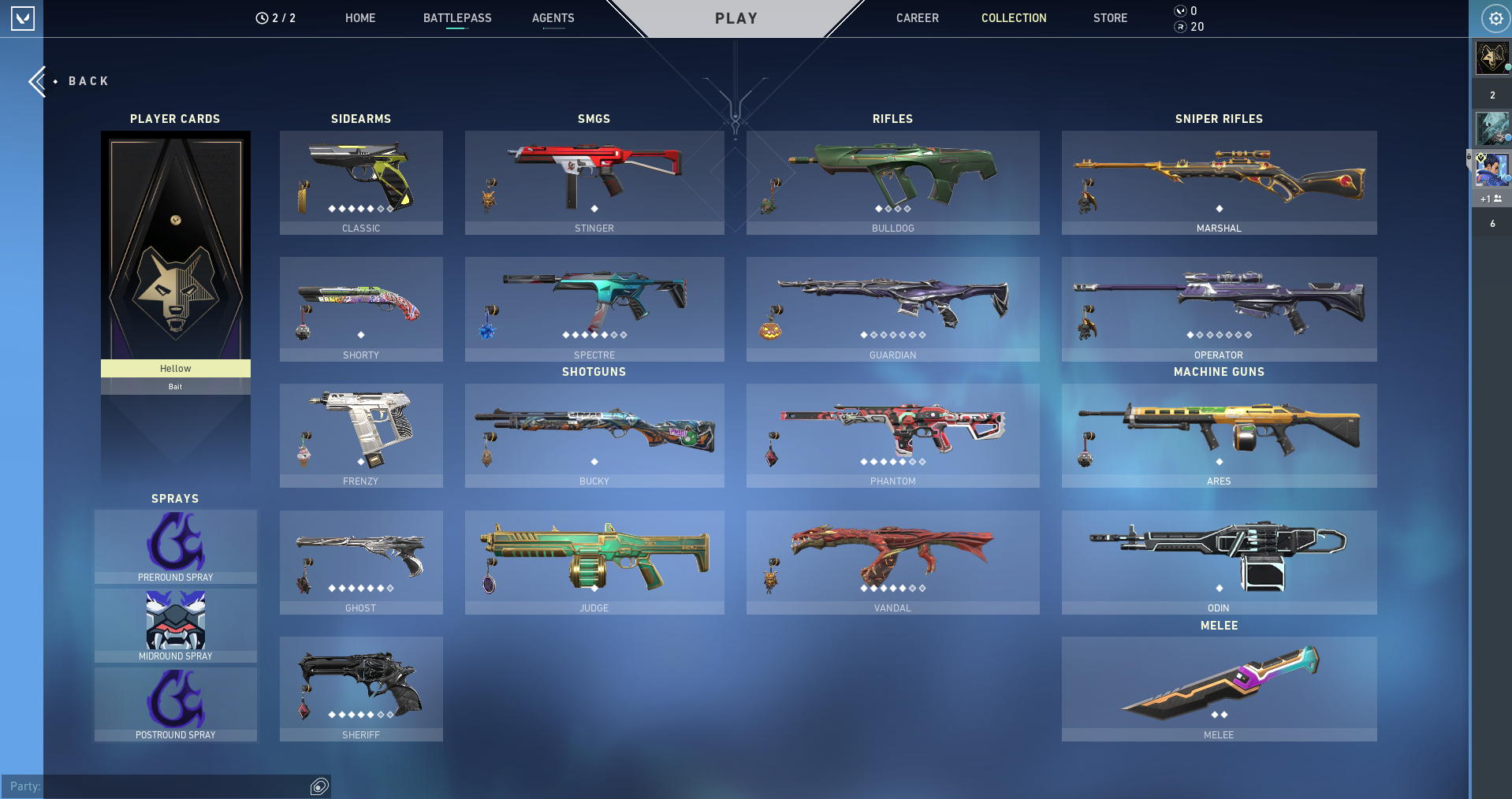Open the AGENTS tab
The image size is (1512, 799).
[553, 18]
